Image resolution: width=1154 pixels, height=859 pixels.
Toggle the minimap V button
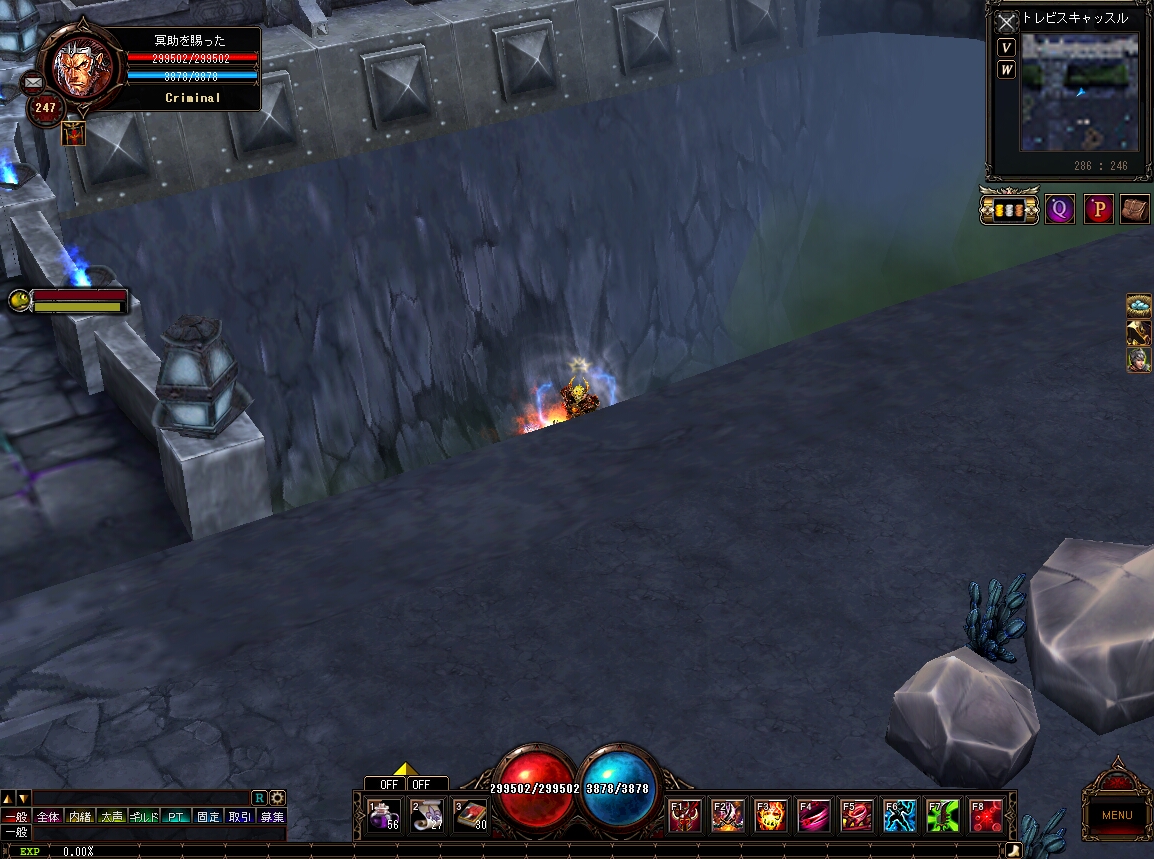[1006, 48]
